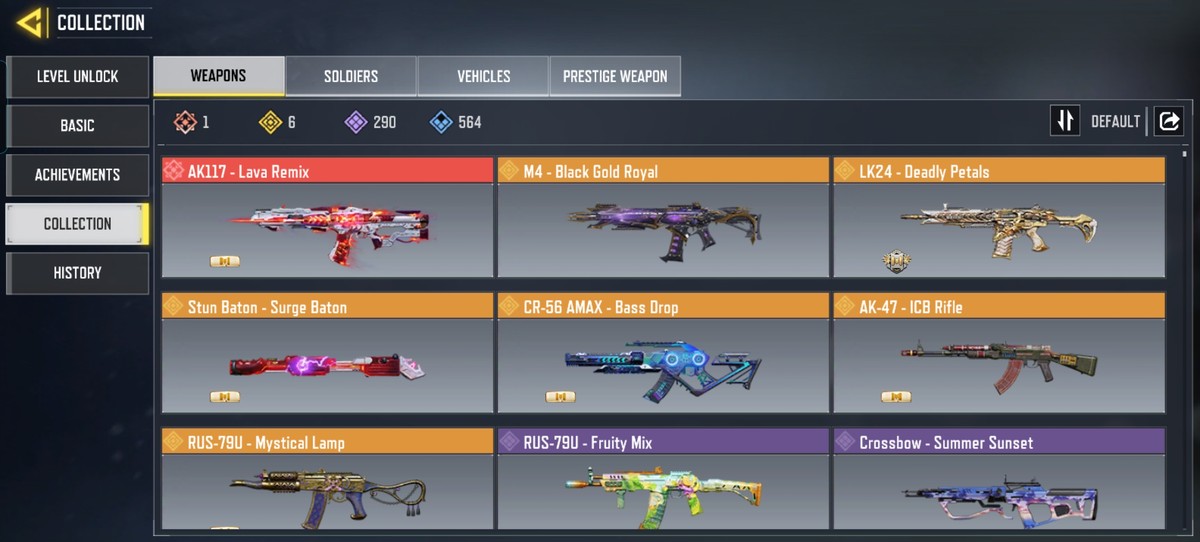Image resolution: width=1200 pixels, height=542 pixels.
Task: View the AK-47 ICB Rifle card
Action: point(999,354)
